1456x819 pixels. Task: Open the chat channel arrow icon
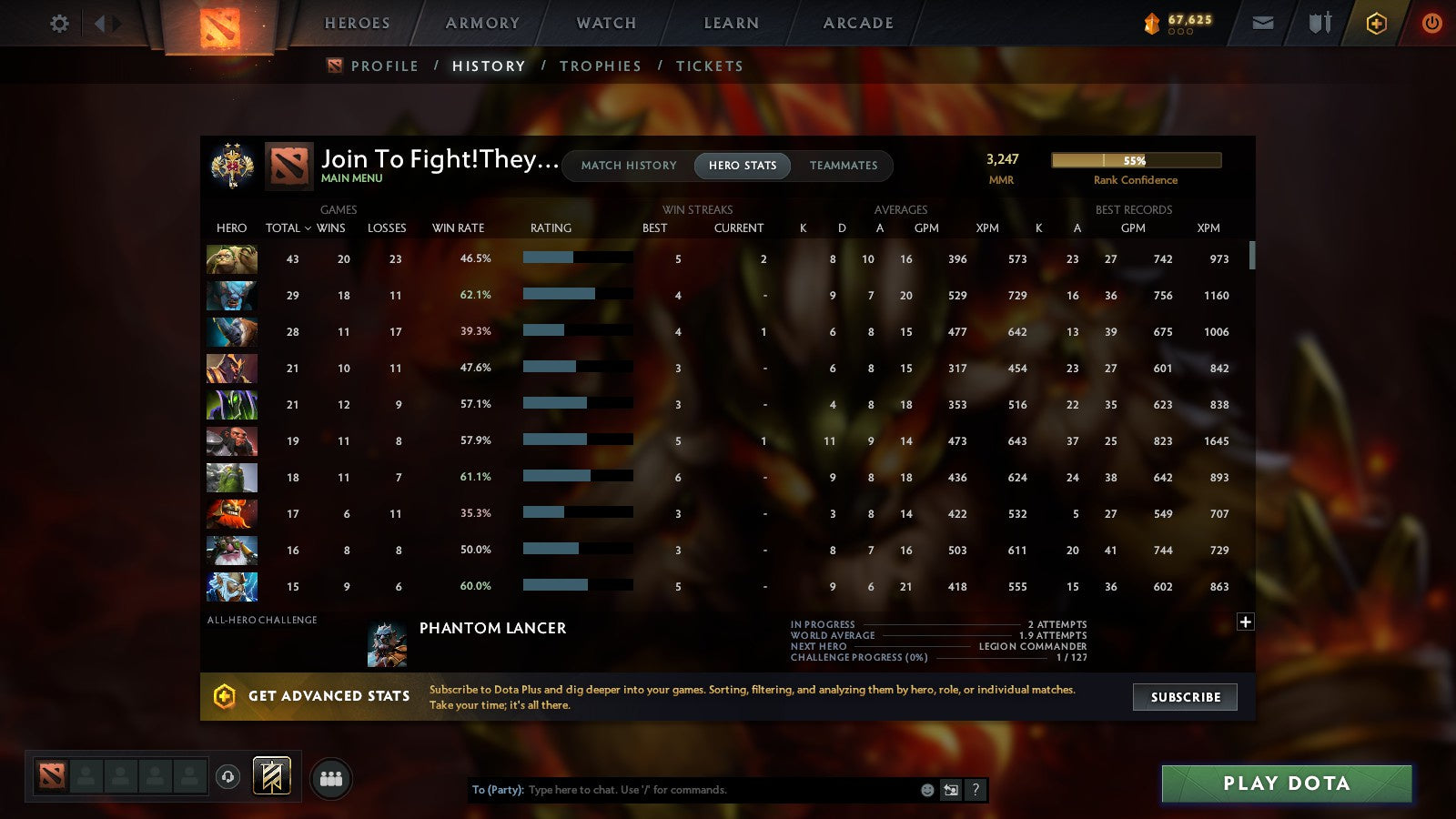(950, 790)
